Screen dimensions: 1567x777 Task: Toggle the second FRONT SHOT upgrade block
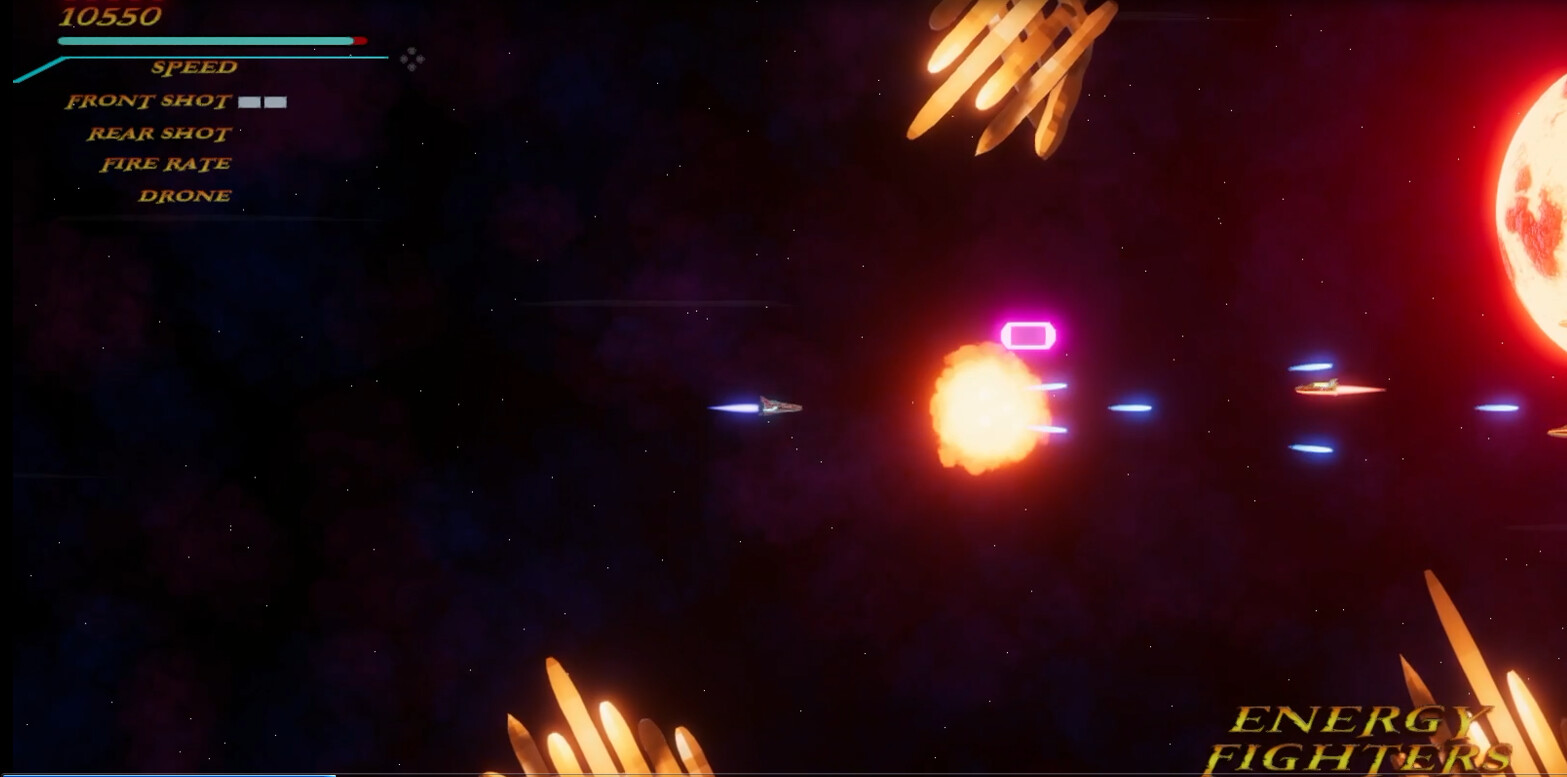pos(275,101)
